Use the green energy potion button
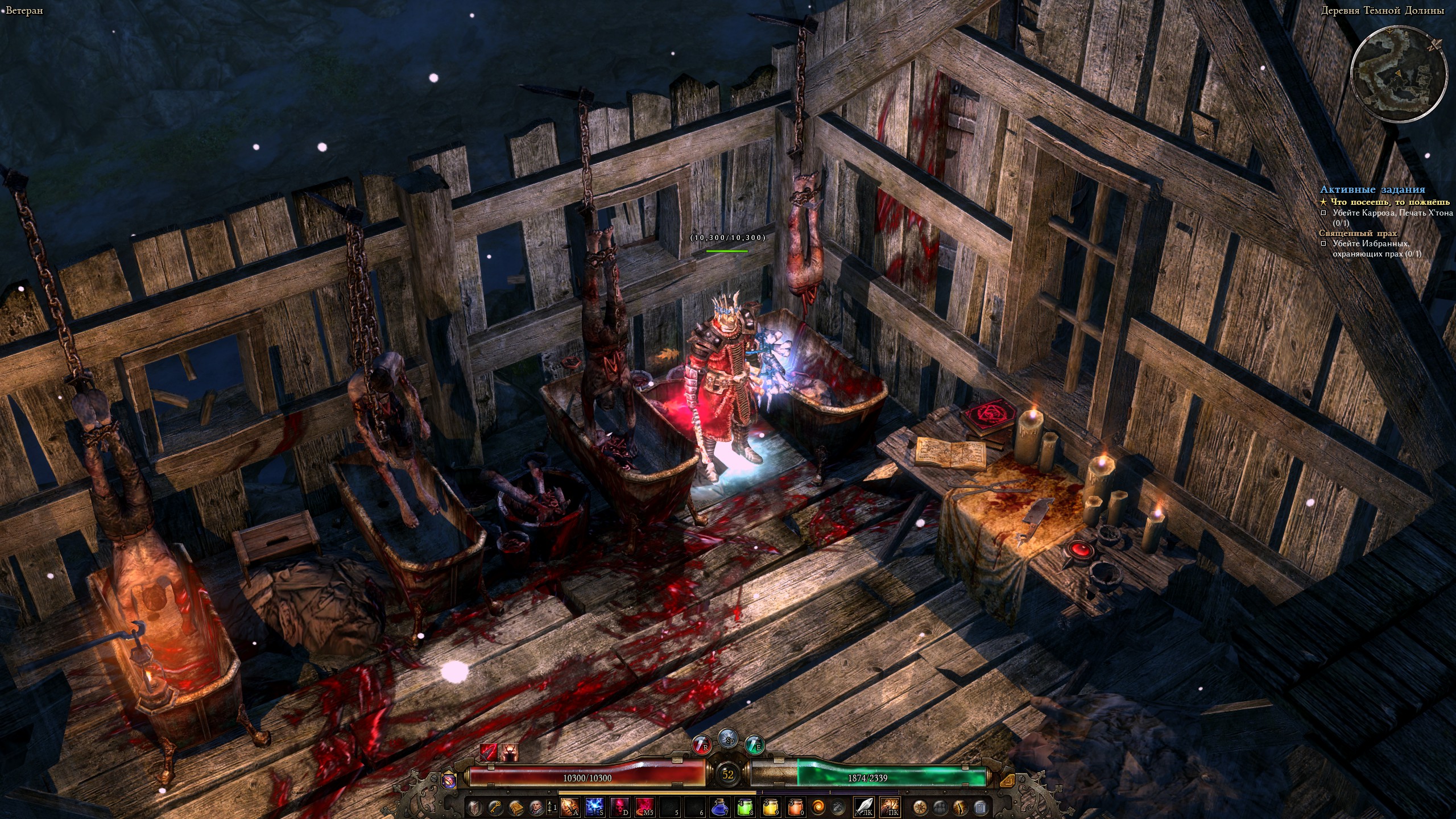Screen dimensions: 1456x819 755,745
